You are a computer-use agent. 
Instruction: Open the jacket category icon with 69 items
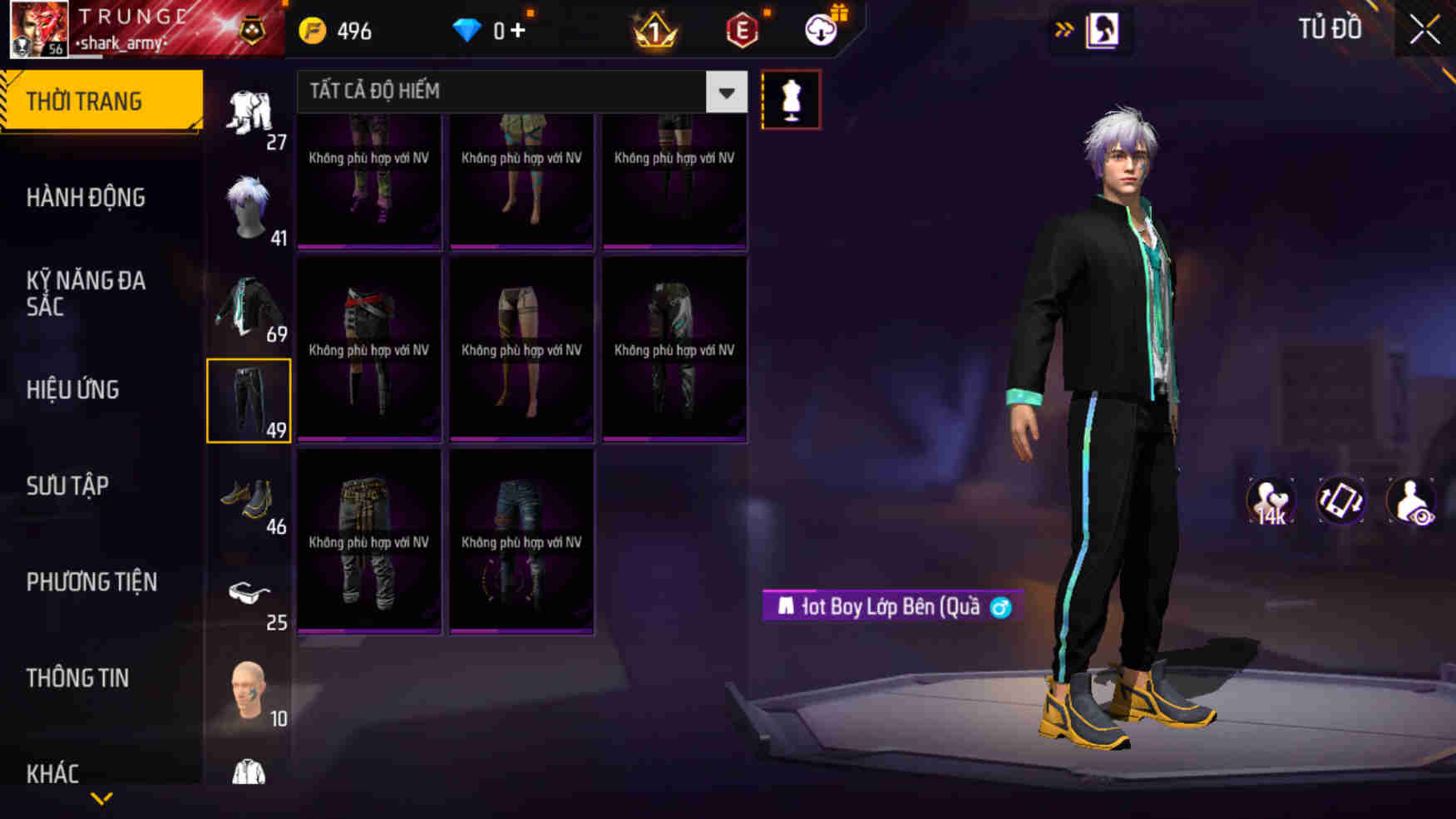point(249,303)
